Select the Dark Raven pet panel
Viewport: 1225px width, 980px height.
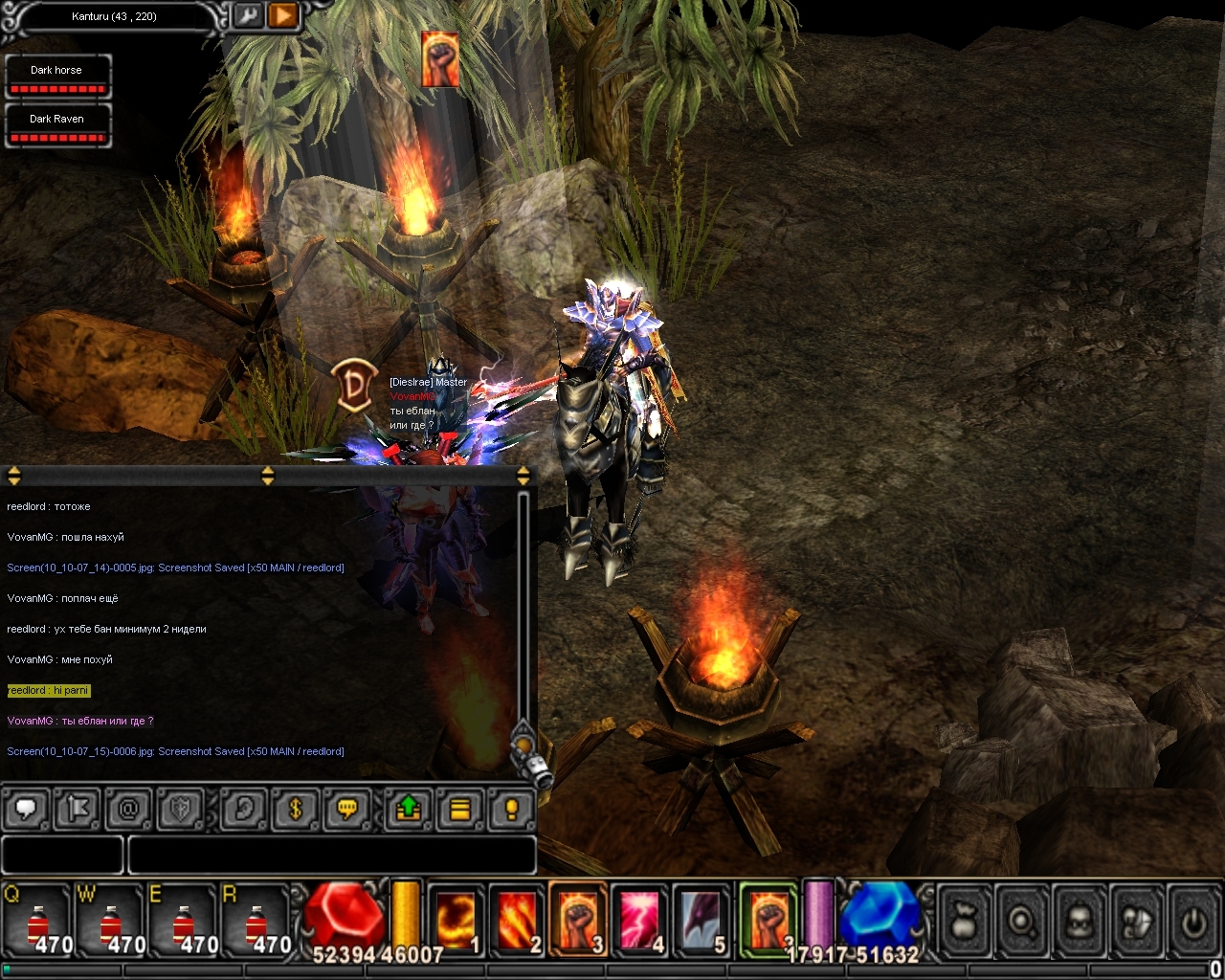point(57,125)
